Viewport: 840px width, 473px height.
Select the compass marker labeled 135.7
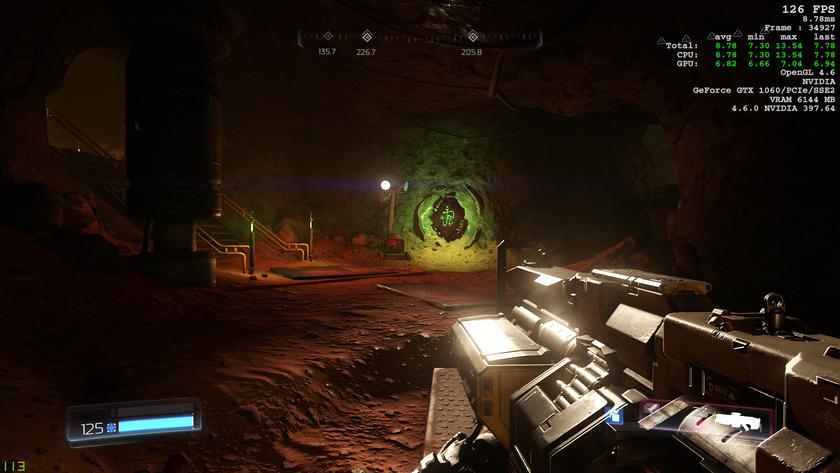(327, 38)
